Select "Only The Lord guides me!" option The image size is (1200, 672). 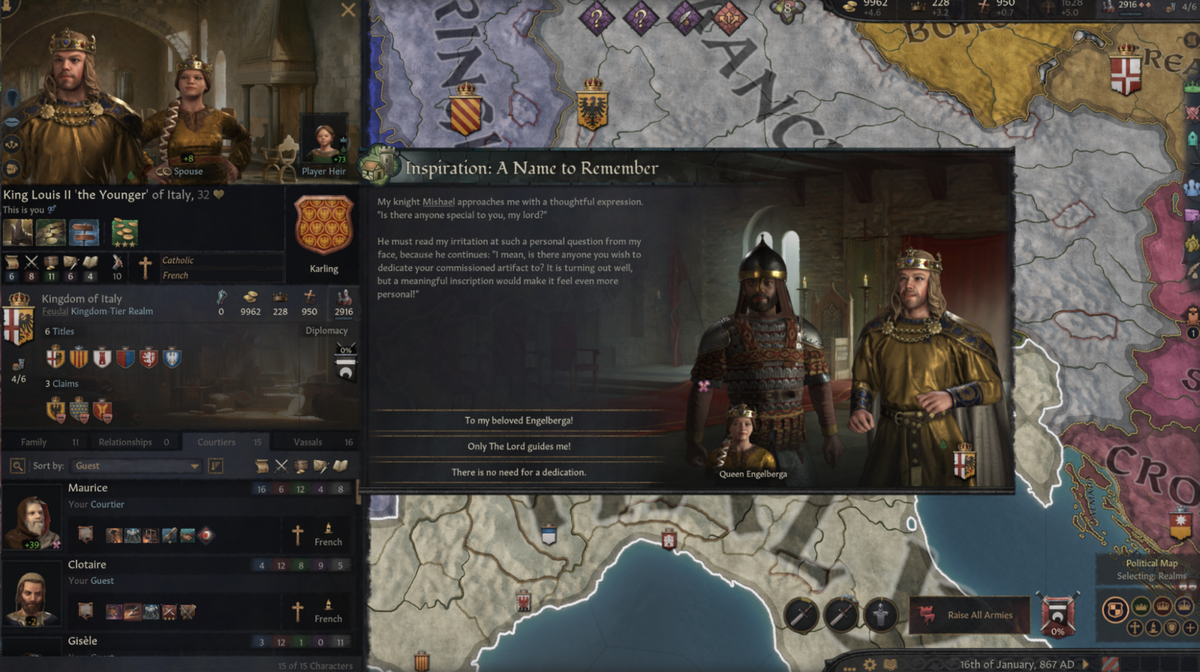[x=518, y=447]
